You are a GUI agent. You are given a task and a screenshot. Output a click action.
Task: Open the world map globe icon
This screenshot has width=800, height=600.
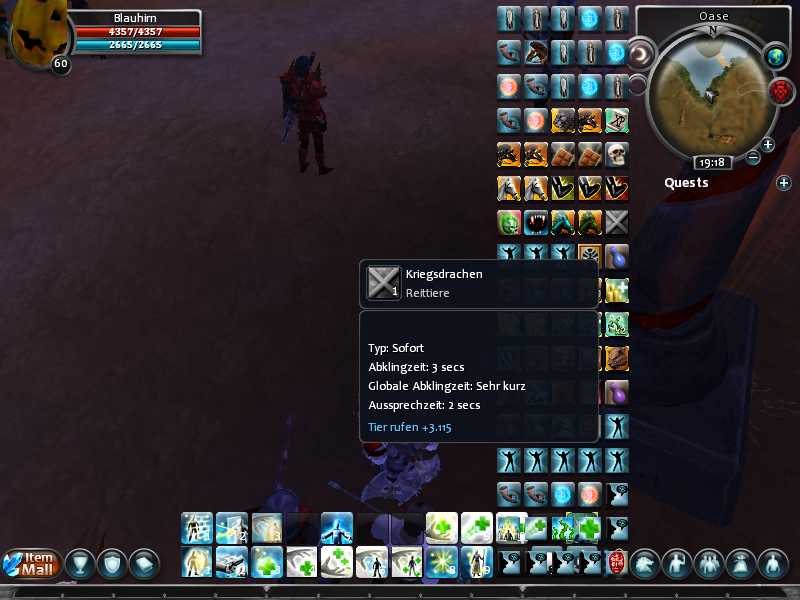coord(776,57)
